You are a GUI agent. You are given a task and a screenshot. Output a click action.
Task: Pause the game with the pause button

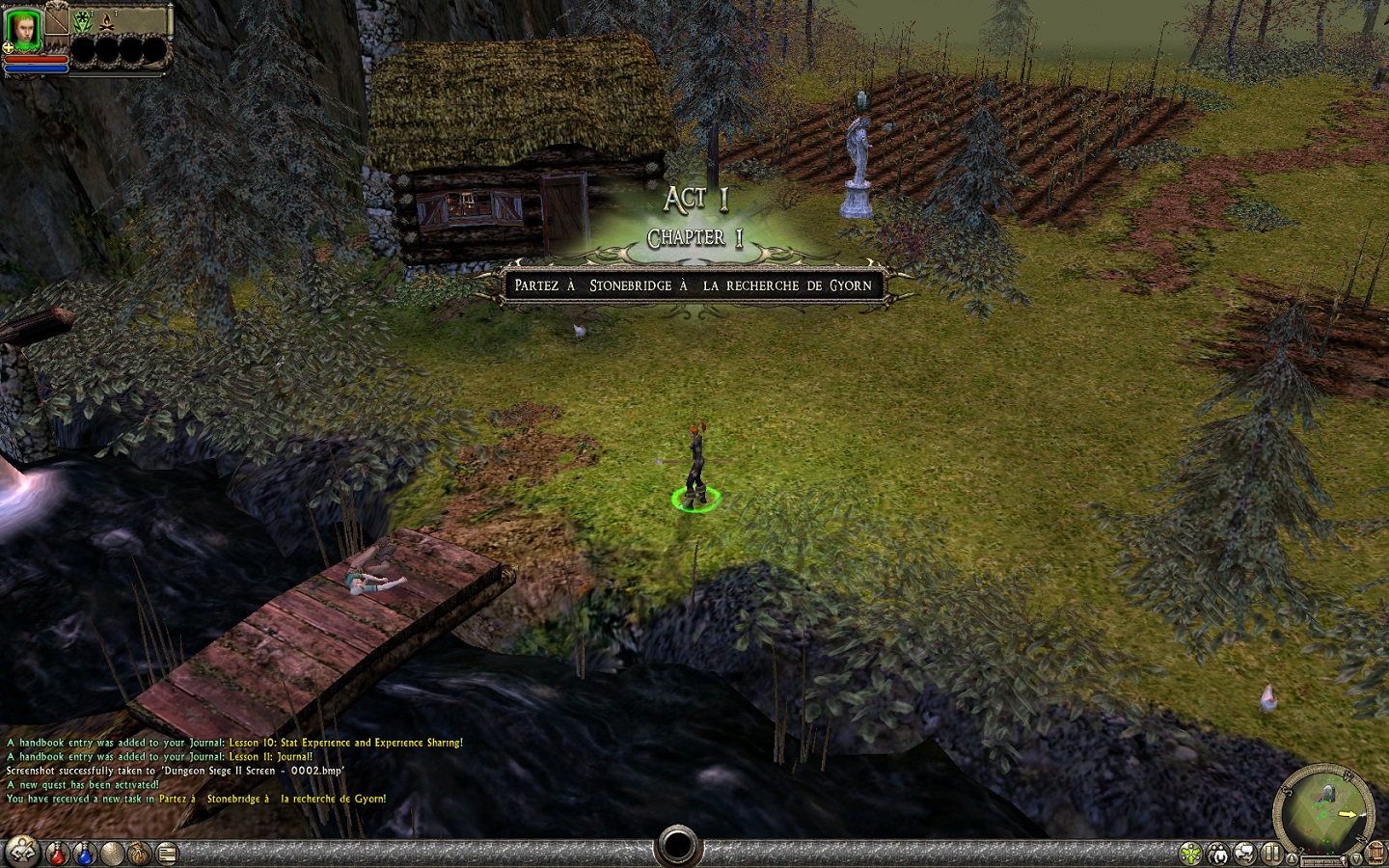(1272, 853)
